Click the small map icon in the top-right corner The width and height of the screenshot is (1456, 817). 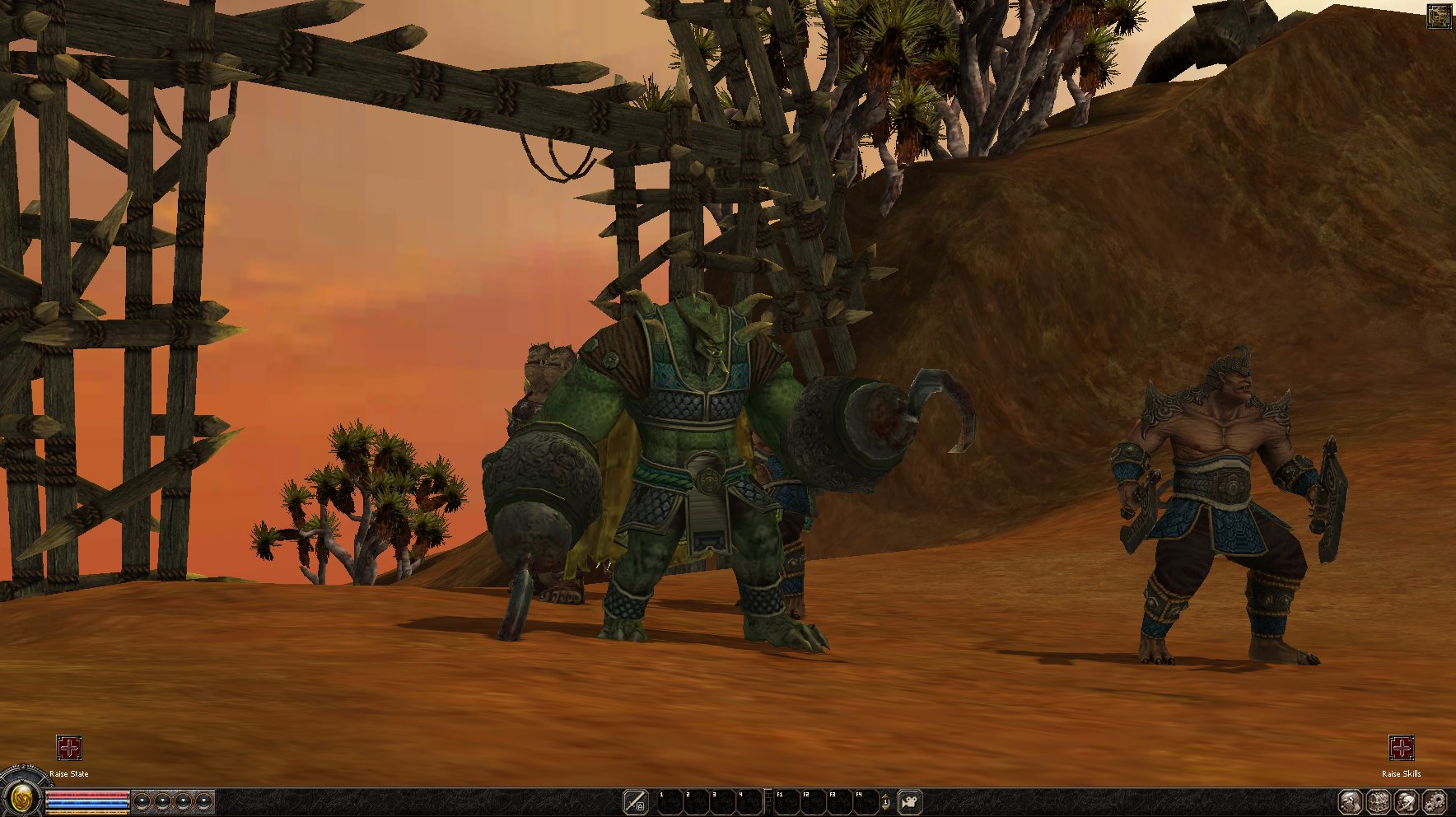coord(1440,15)
